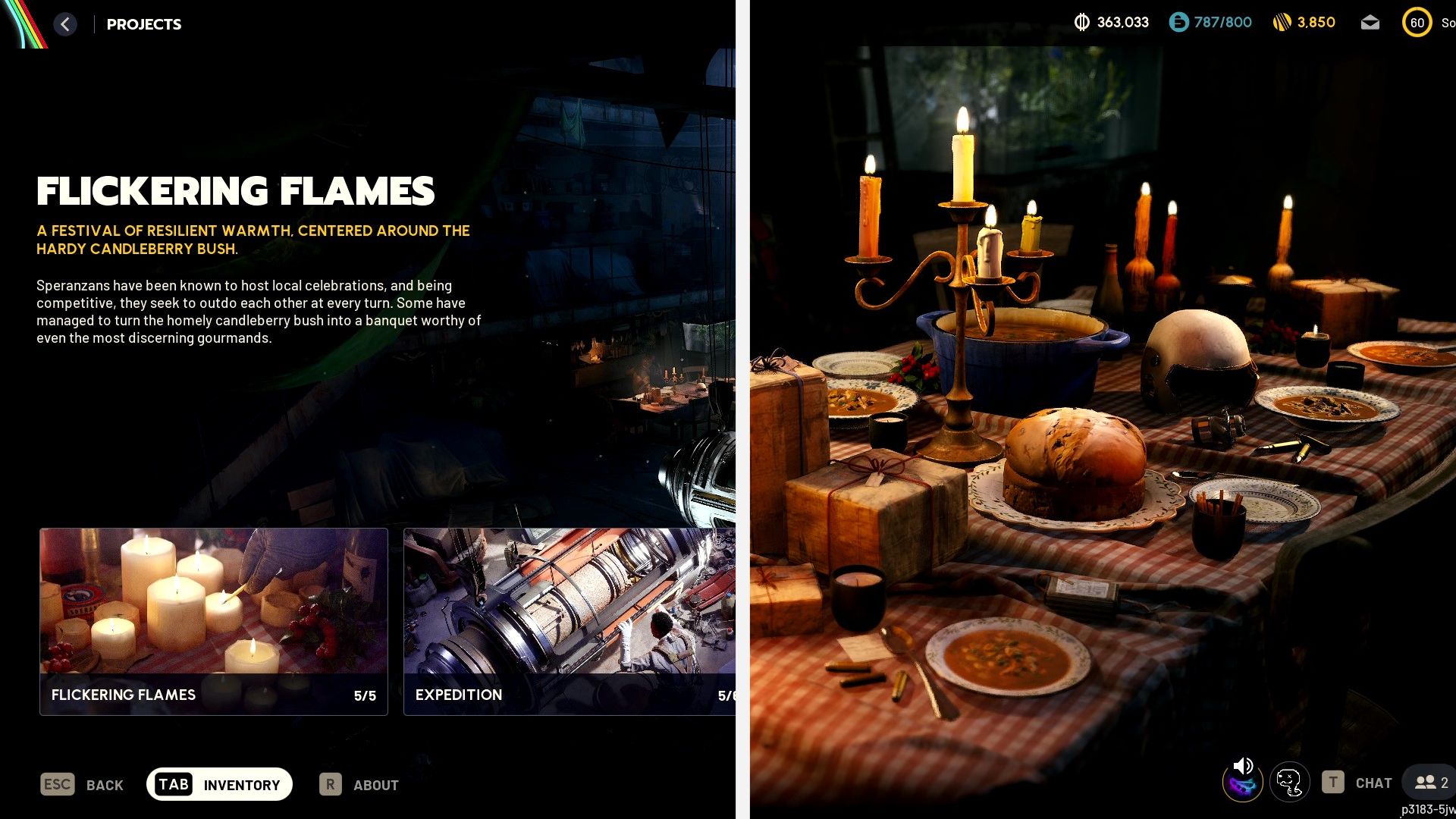Toggle the T key chat shortcut

1332,782
